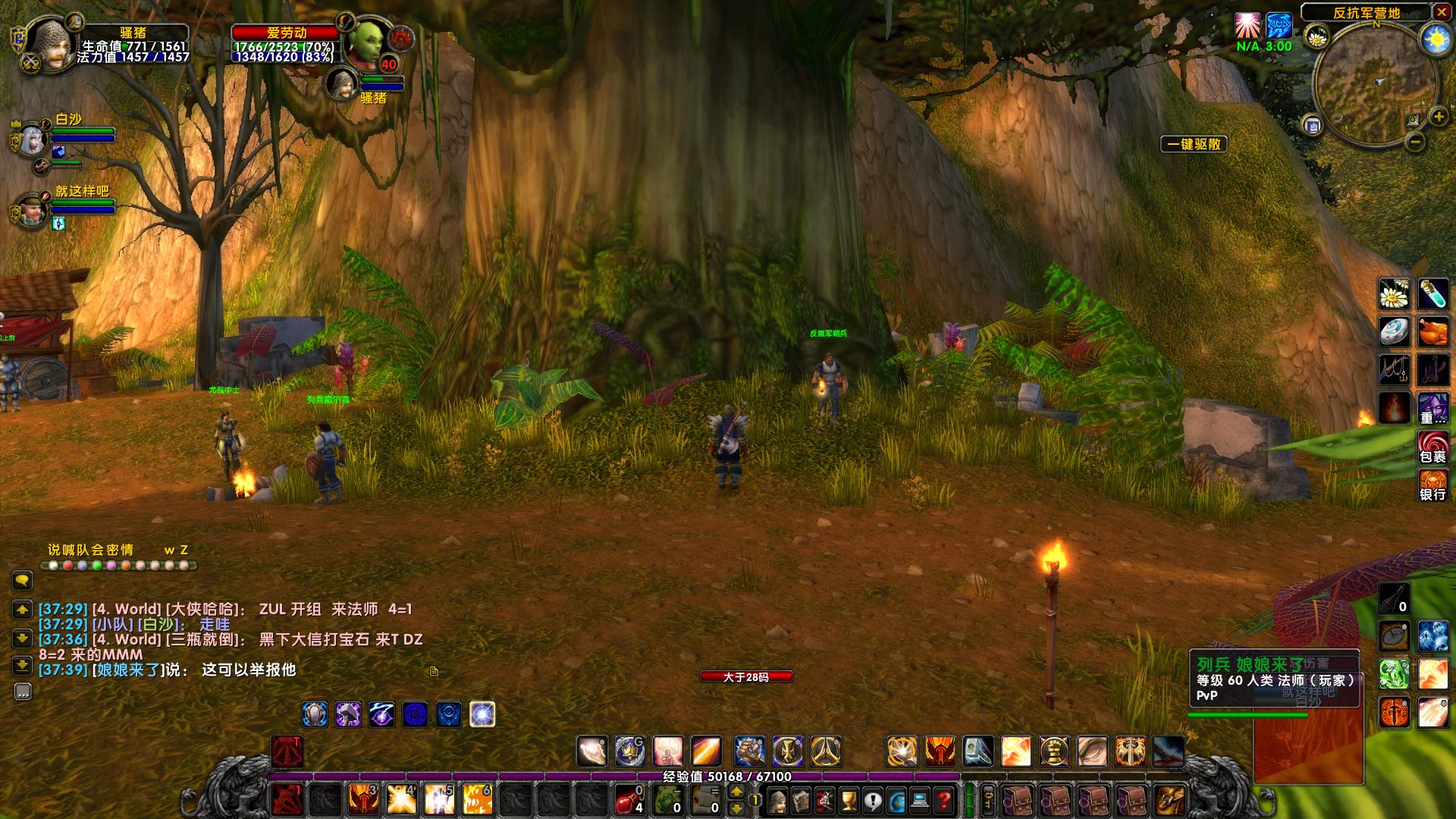Image resolution: width=1456 pixels, height=819 pixels.
Task: Open the 银行 bank shortcut icon
Action: (1432, 485)
